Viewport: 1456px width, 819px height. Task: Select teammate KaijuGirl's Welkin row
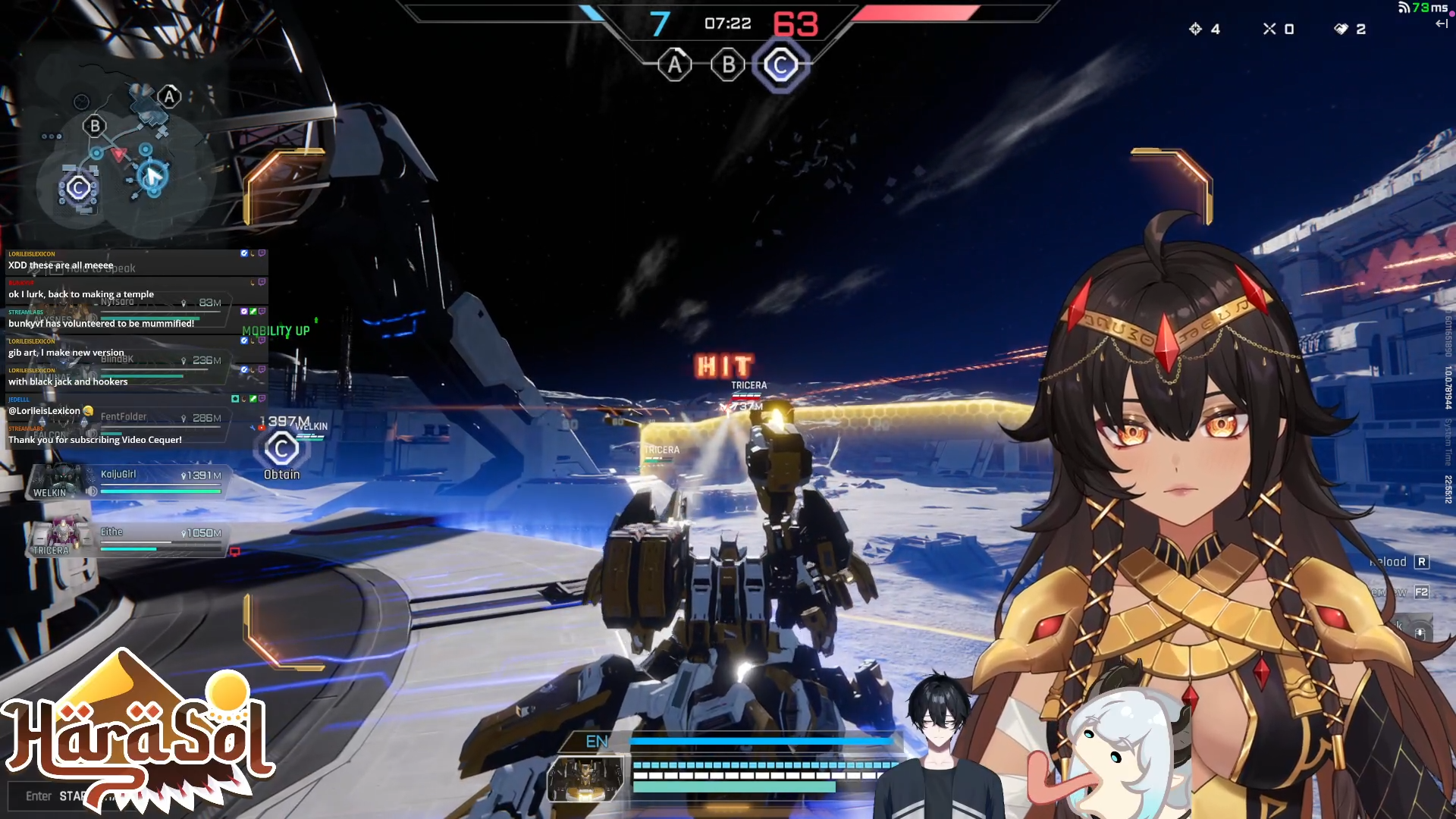tap(126, 482)
